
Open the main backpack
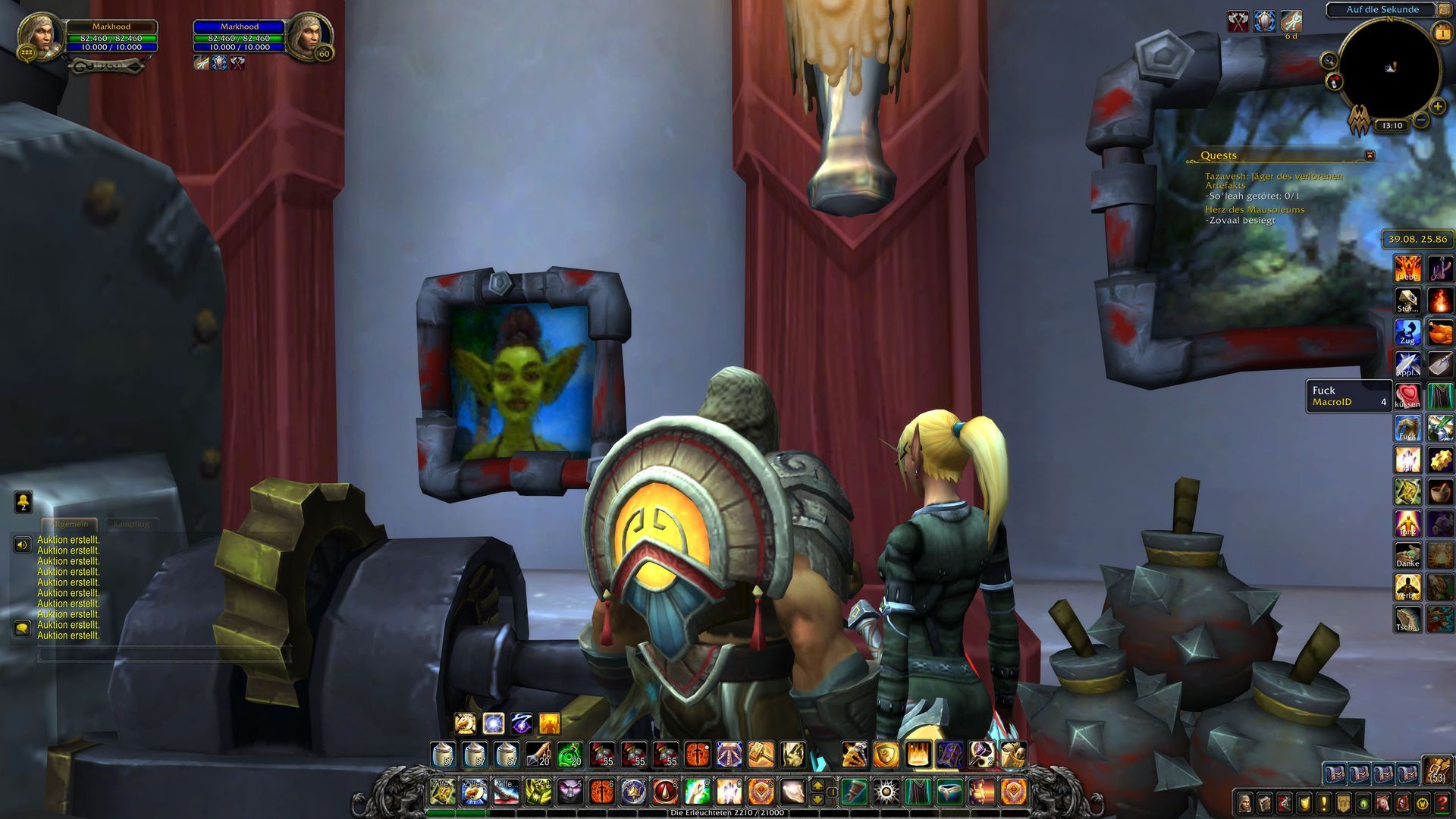click(x=1437, y=770)
